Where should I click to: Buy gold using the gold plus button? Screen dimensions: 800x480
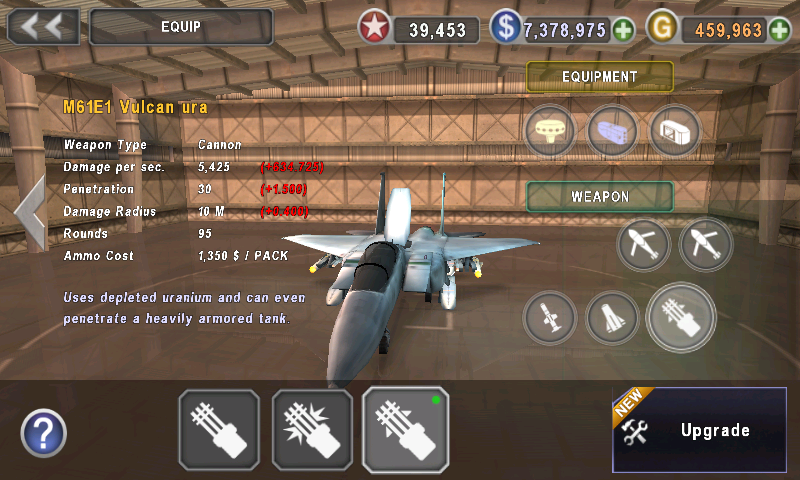tap(780, 30)
